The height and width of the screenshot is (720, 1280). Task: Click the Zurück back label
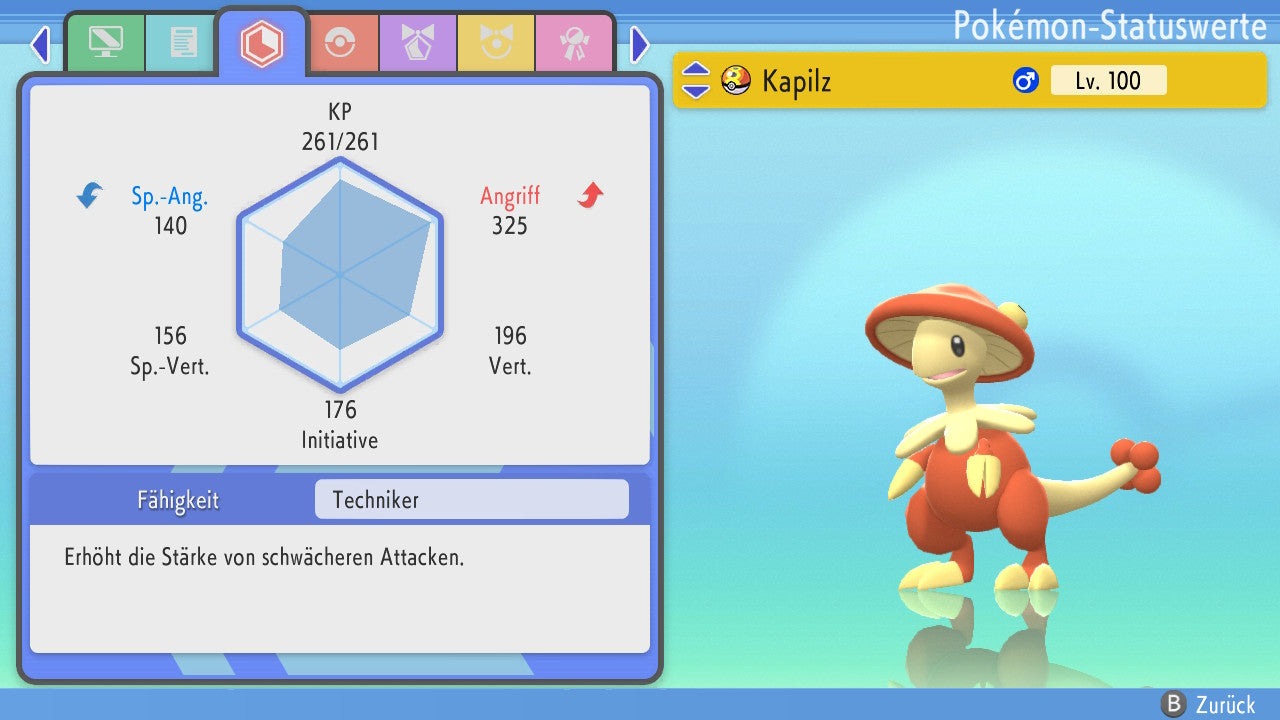point(1225,704)
